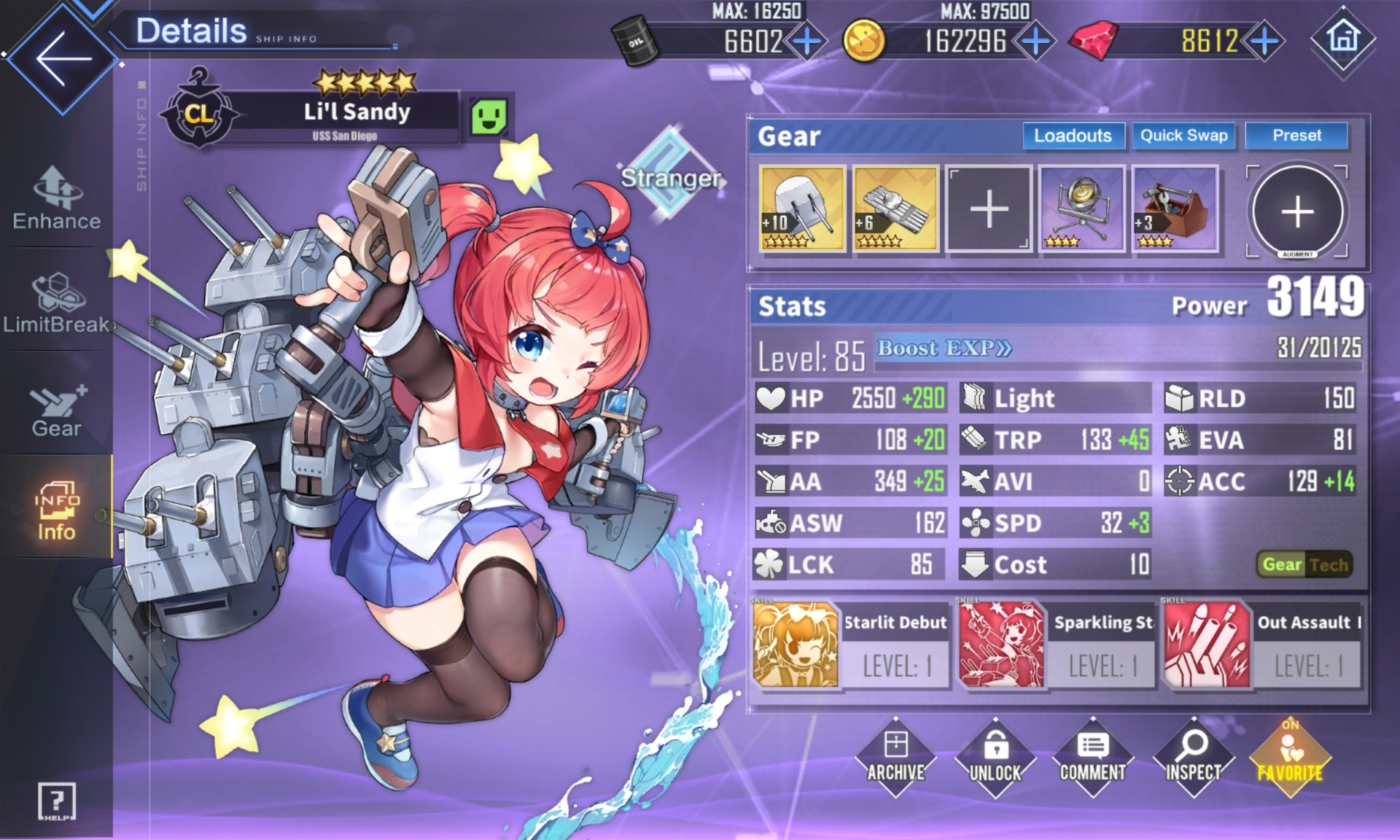Toggle the Favorite button
1400x840 pixels.
(1290, 758)
